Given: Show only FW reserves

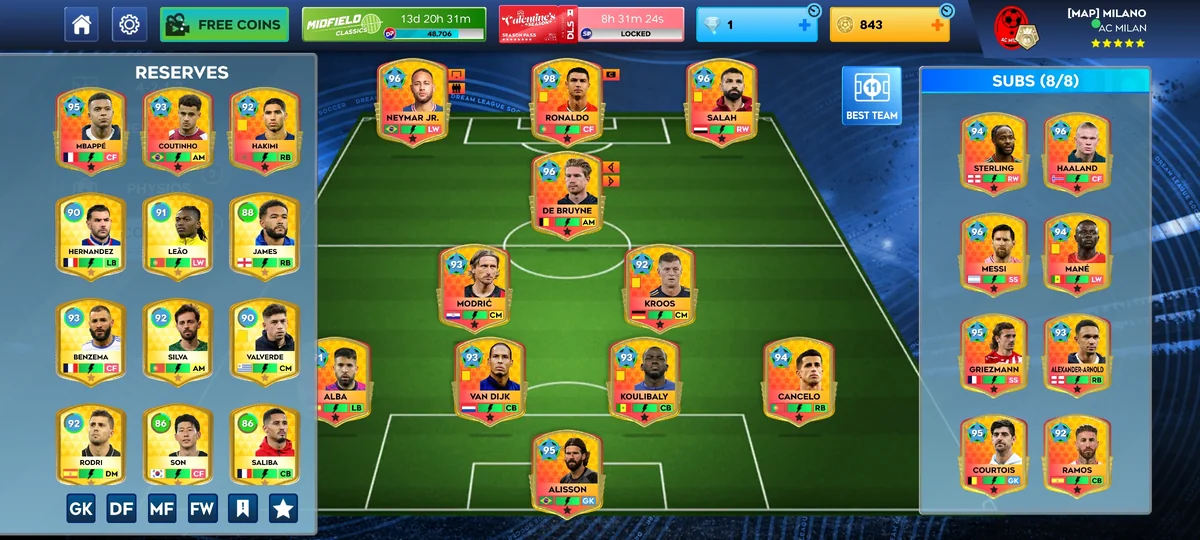Looking at the screenshot, I should 202,508.
